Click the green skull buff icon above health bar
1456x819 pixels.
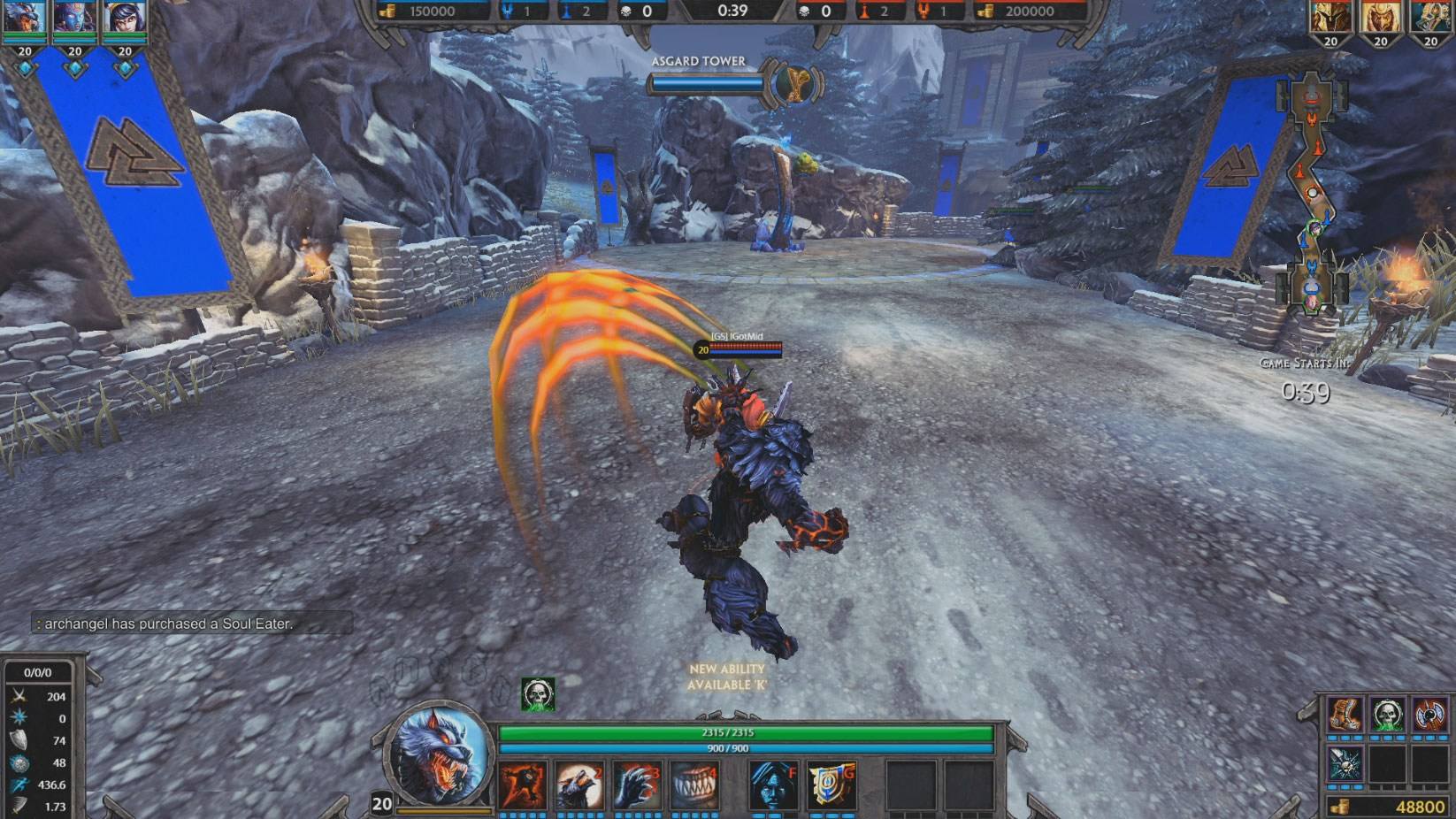[x=538, y=694]
